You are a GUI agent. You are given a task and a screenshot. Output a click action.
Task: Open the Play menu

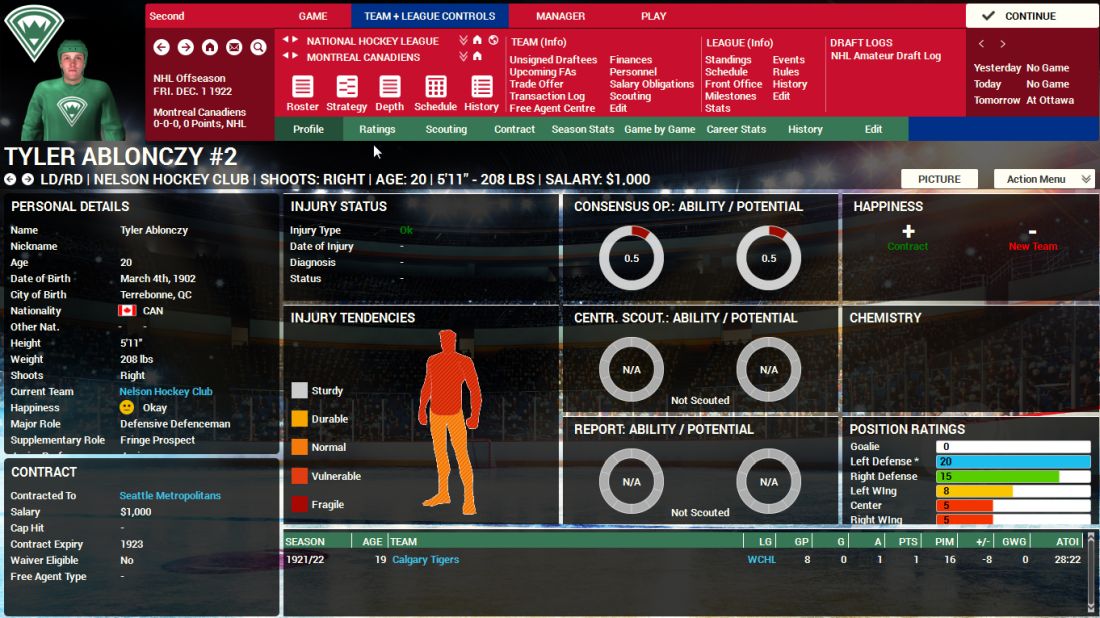pos(653,16)
